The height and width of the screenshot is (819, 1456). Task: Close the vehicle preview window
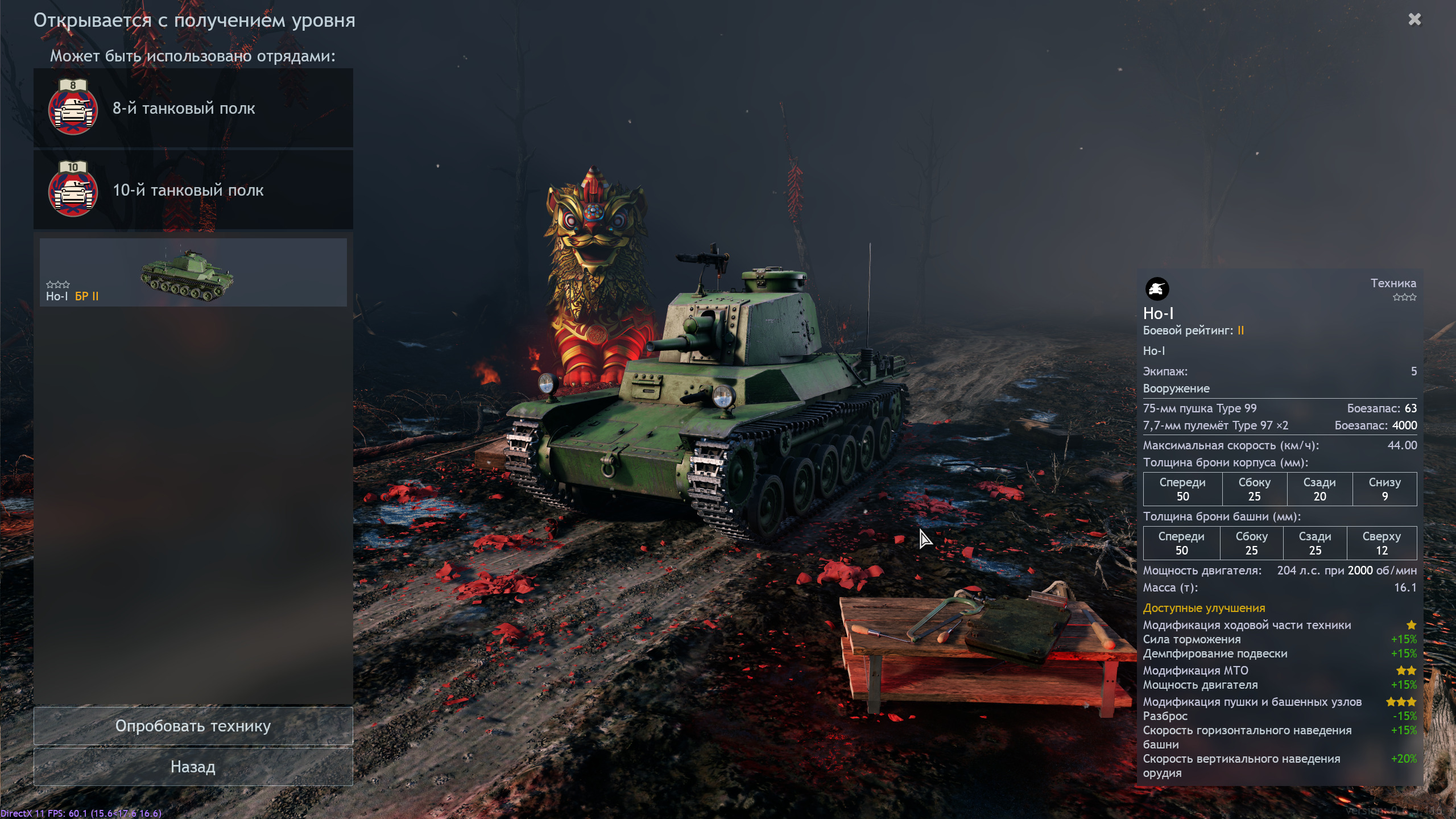click(x=1414, y=20)
